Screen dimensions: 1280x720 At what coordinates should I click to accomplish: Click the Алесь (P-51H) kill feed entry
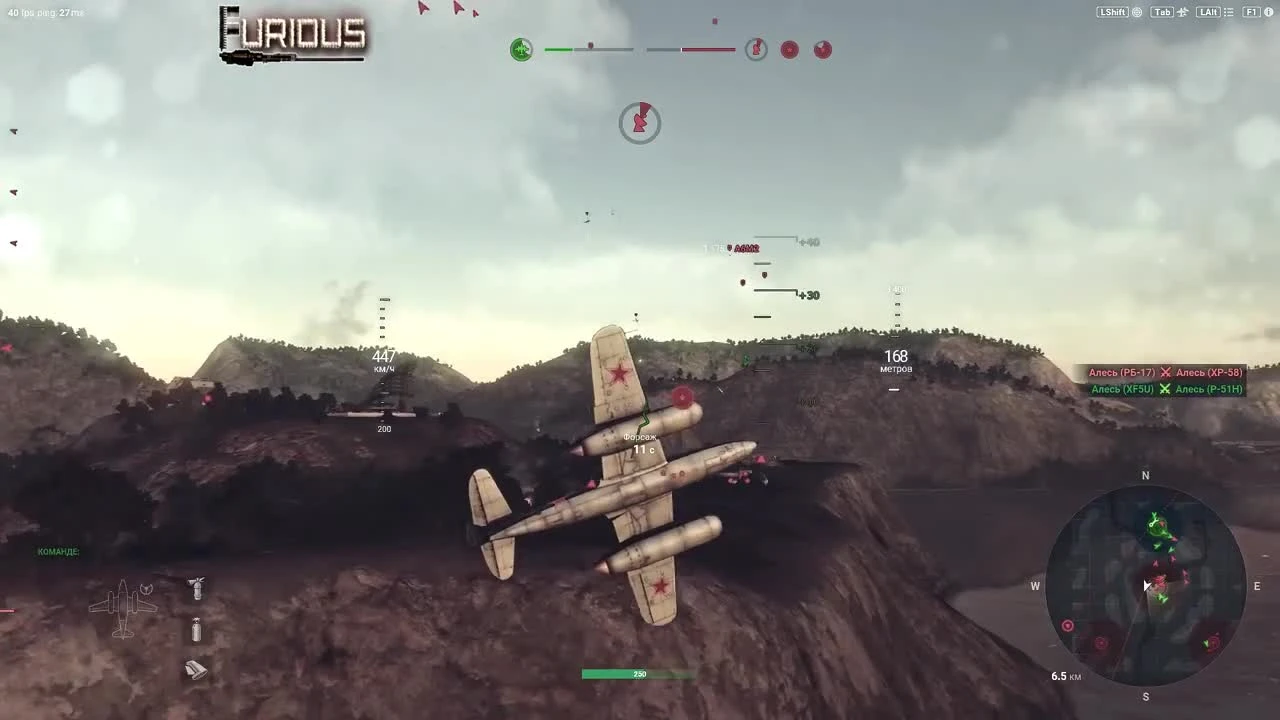tap(1208, 389)
